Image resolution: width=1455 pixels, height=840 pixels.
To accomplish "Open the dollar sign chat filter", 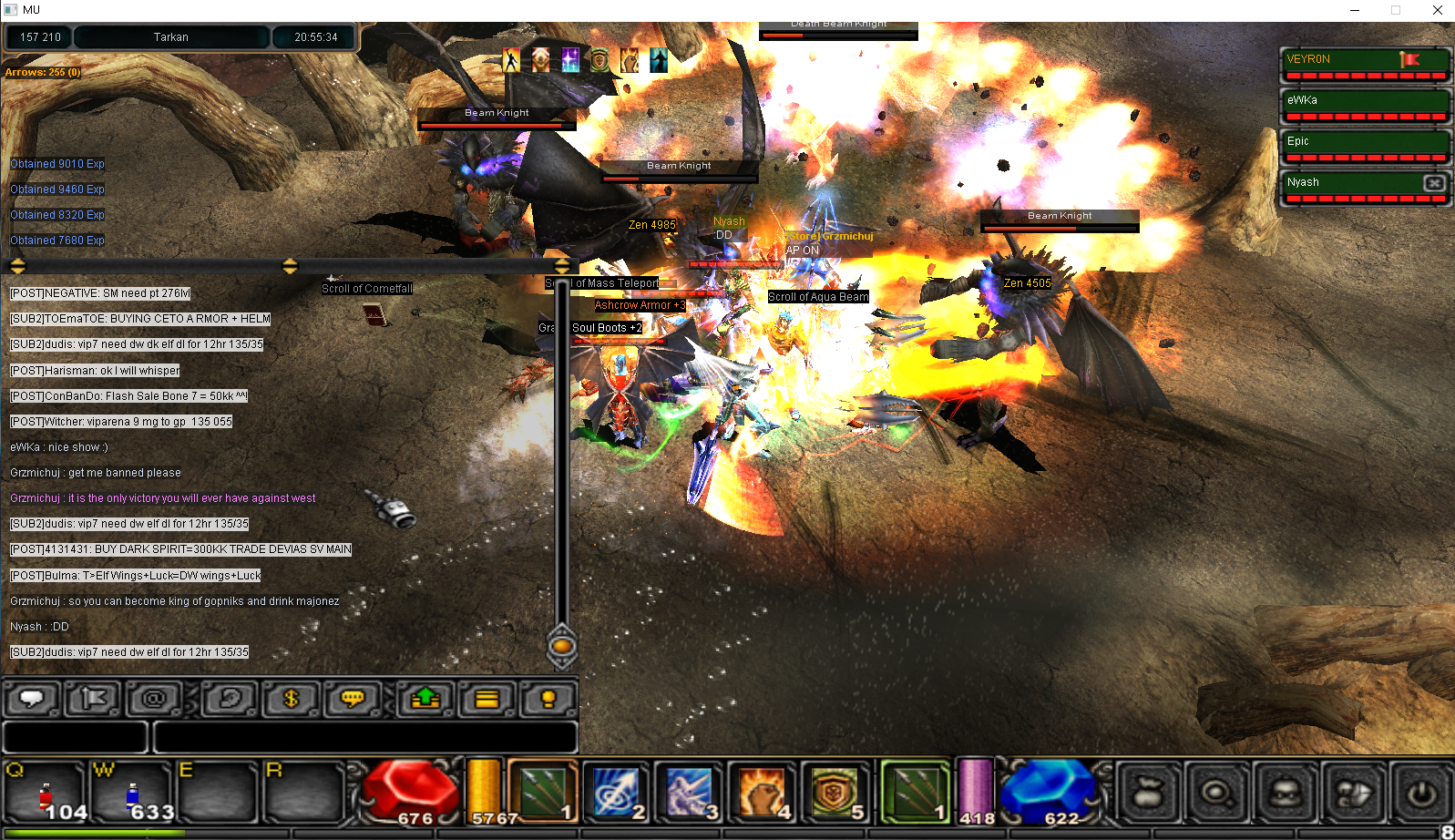I will coord(292,700).
